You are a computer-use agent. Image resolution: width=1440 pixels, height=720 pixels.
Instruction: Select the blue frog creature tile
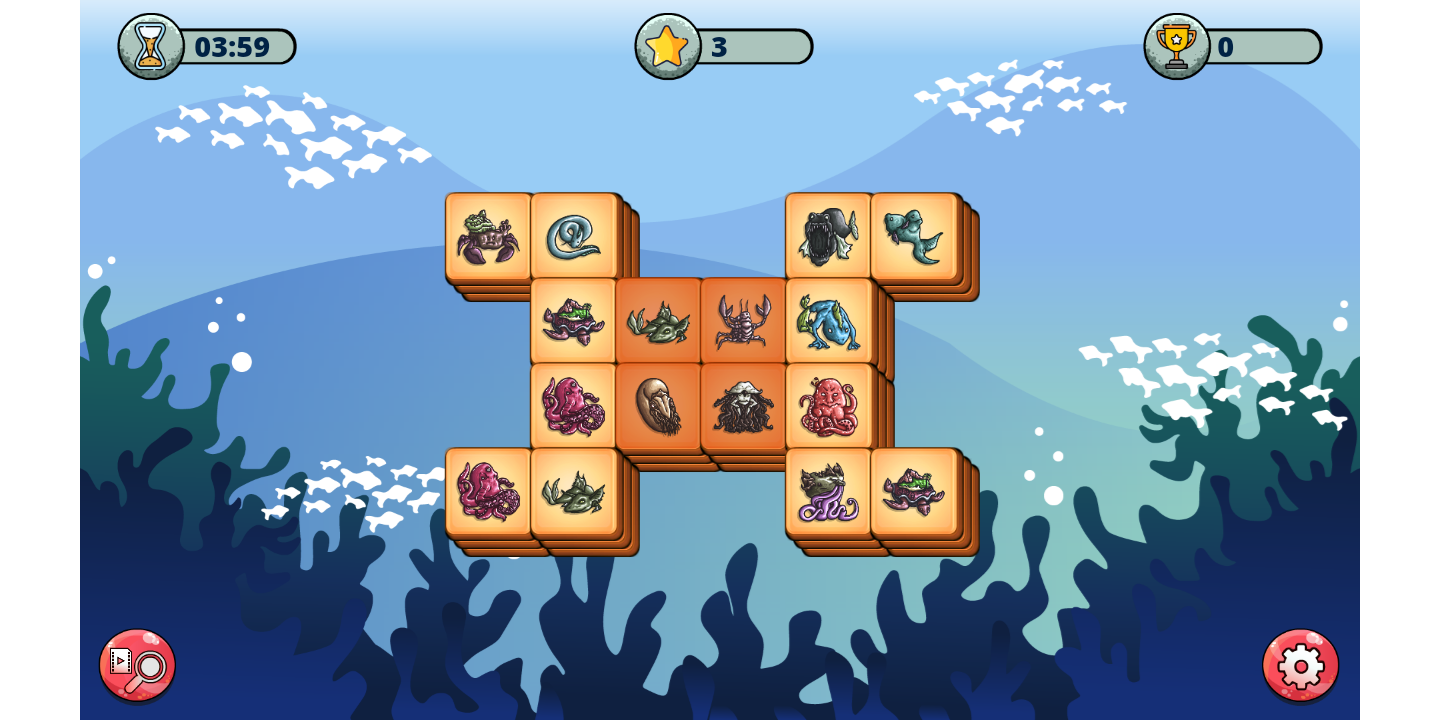coord(829,320)
